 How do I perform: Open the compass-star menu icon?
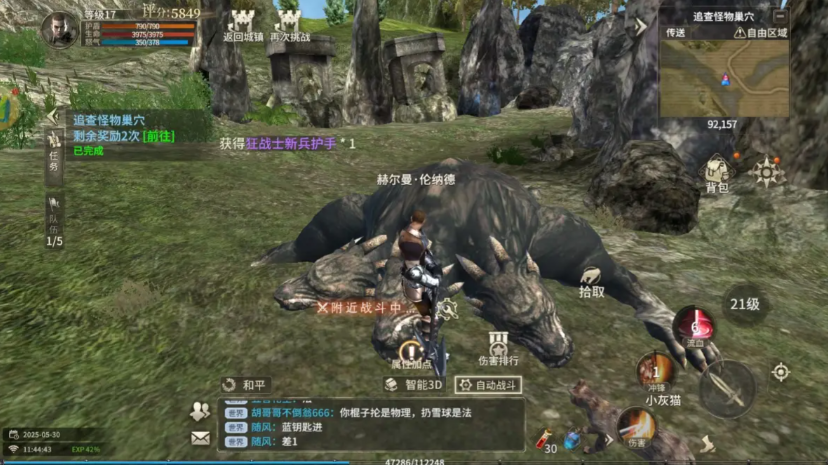click(x=767, y=172)
